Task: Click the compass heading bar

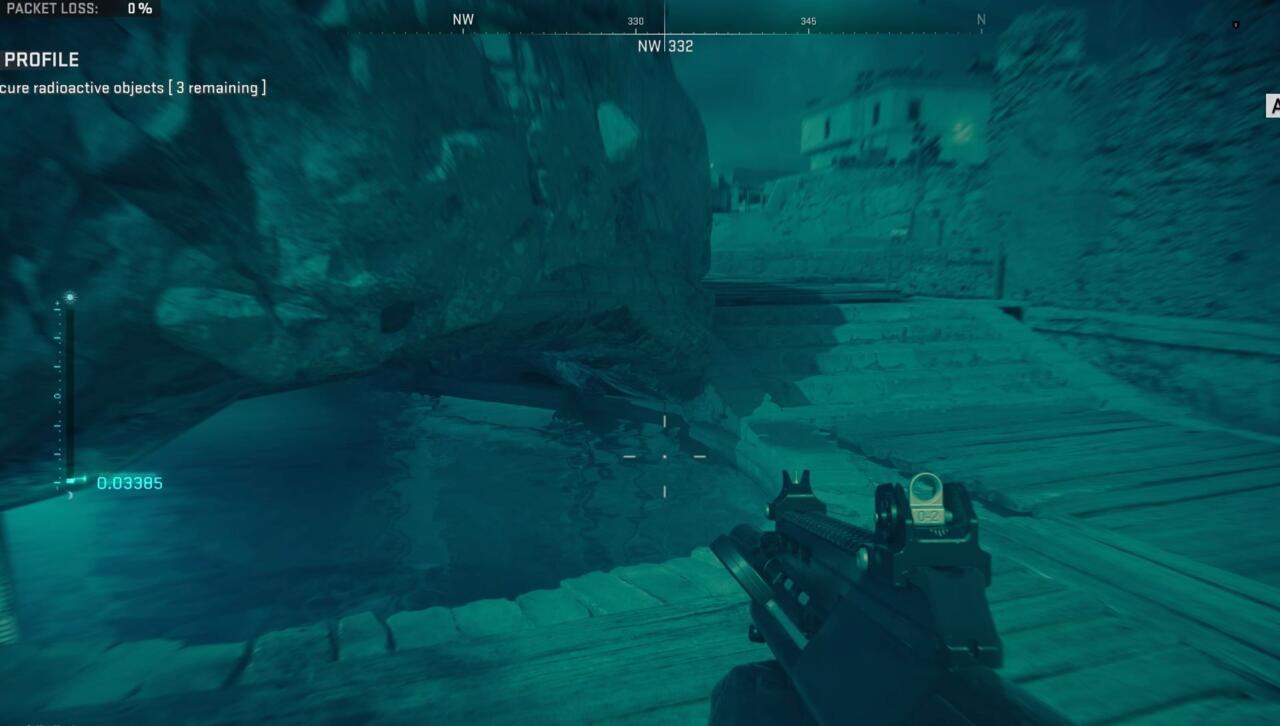Action: [x=664, y=21]
